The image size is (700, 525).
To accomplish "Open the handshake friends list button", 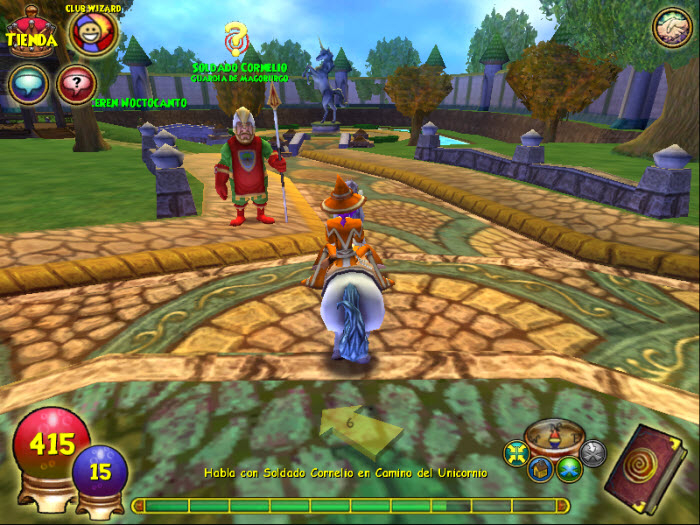I will click(671, 28).
